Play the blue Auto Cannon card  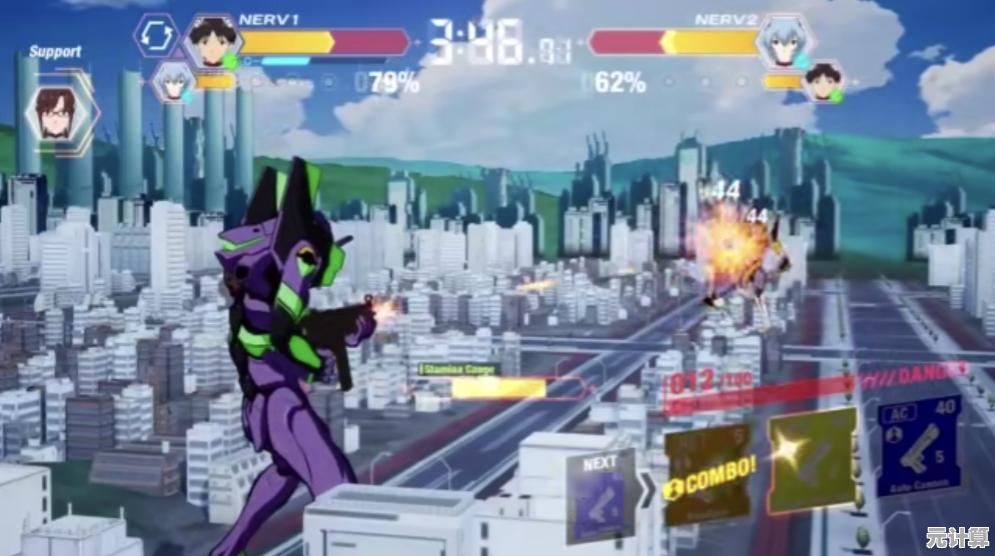(919, 447)
